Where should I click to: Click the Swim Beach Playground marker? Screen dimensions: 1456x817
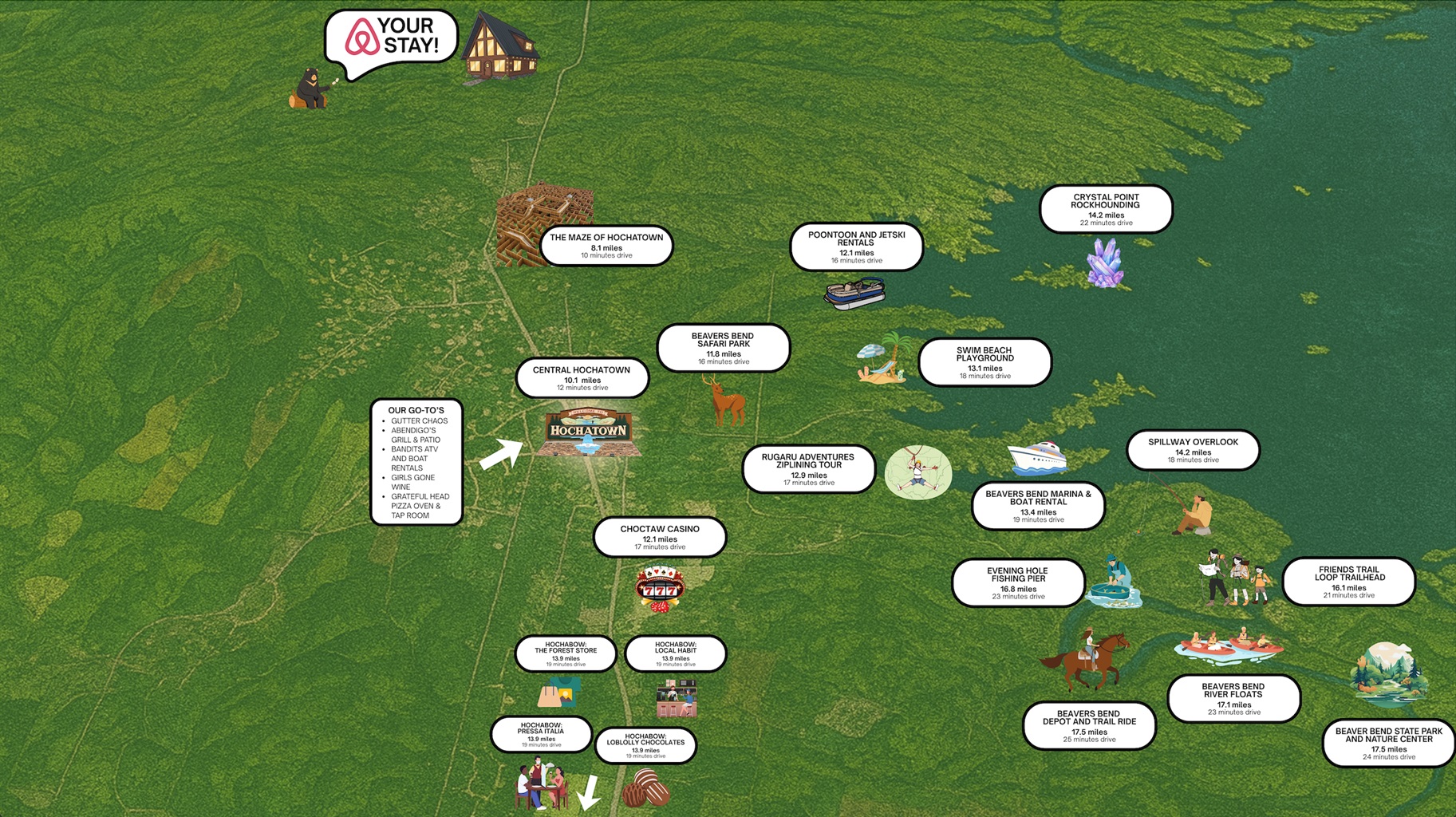pos(984,362)
